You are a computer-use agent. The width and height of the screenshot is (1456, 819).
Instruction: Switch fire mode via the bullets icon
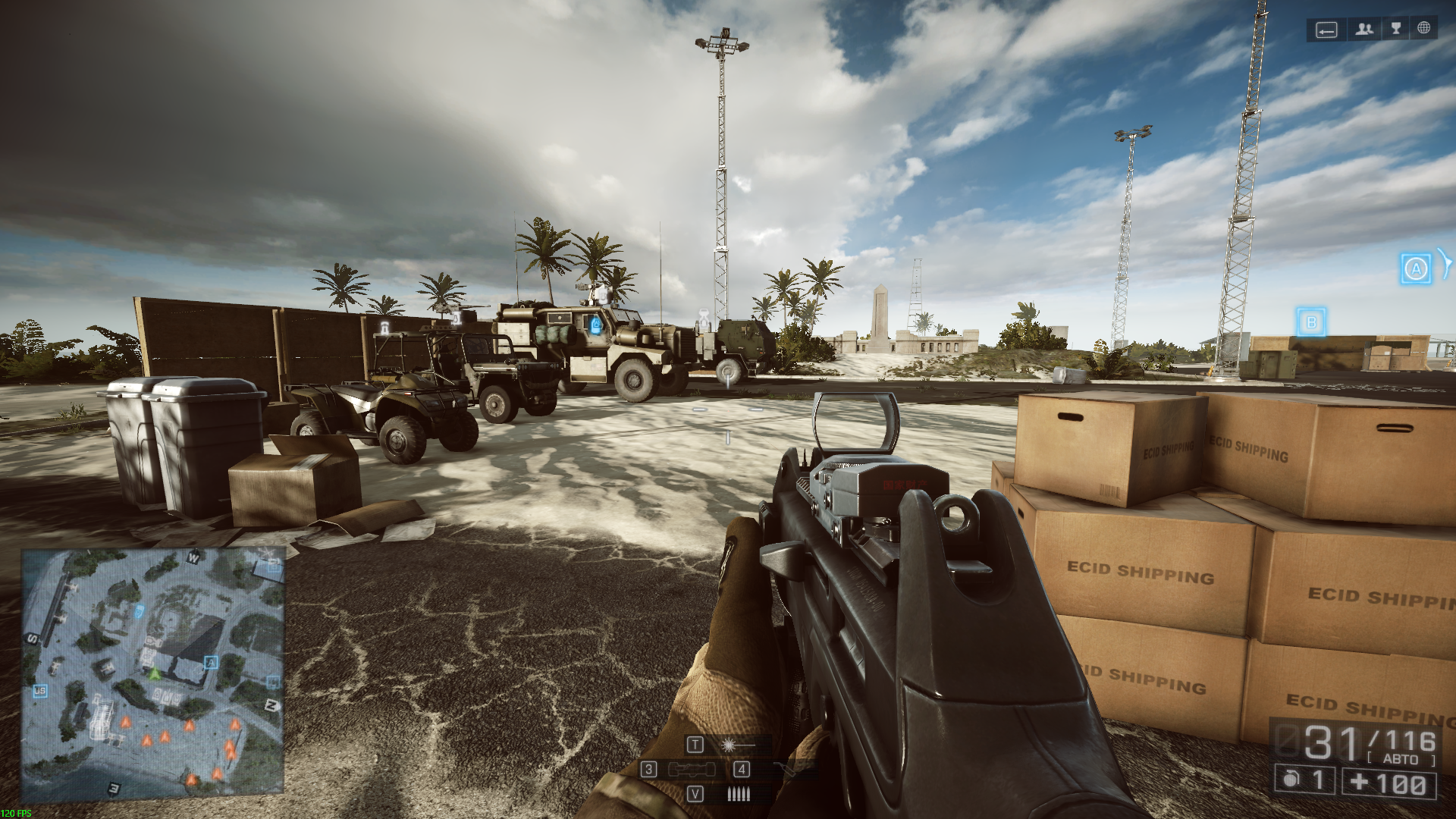coord(737,794)
